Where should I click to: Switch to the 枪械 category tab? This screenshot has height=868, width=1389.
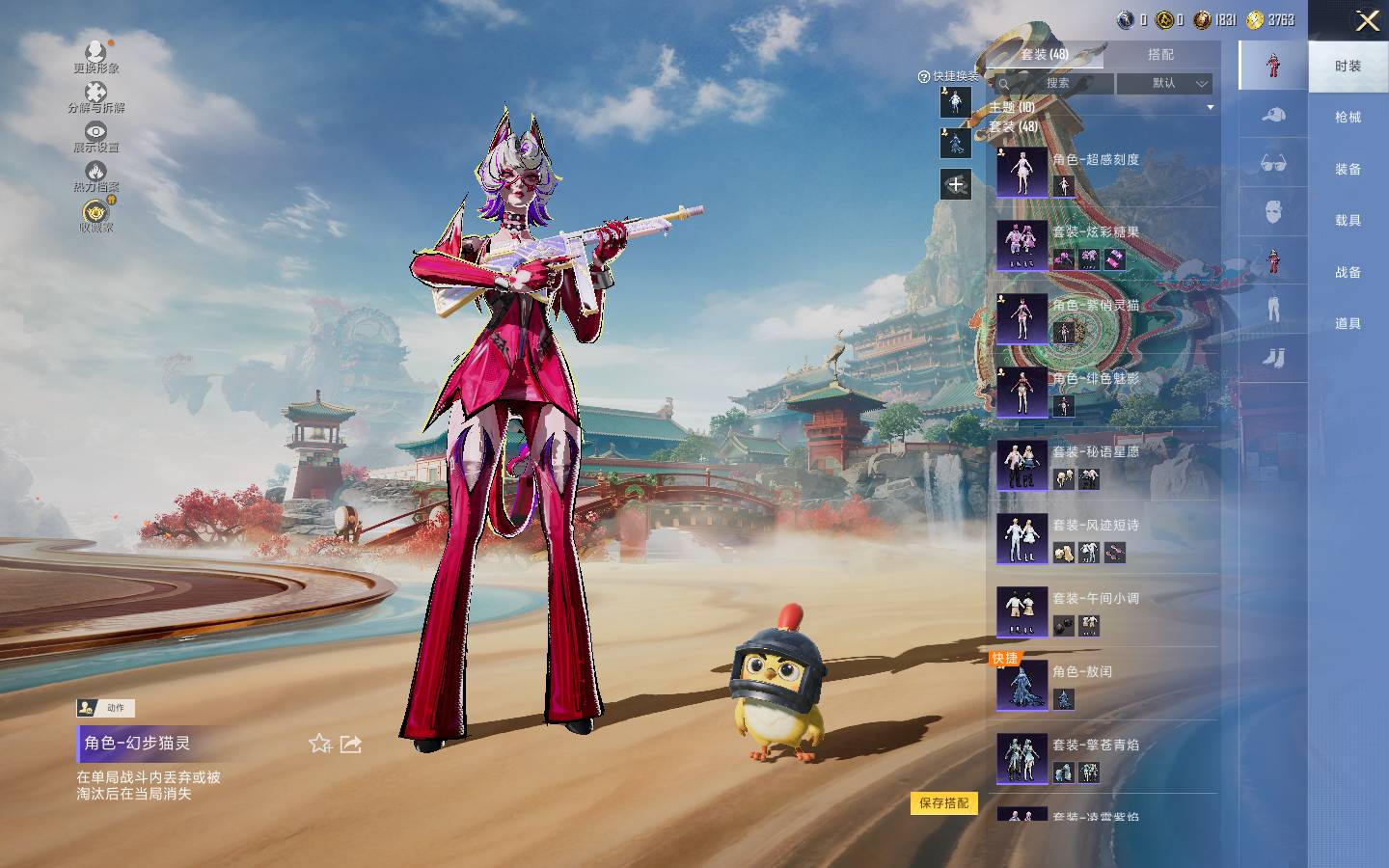1348,118
